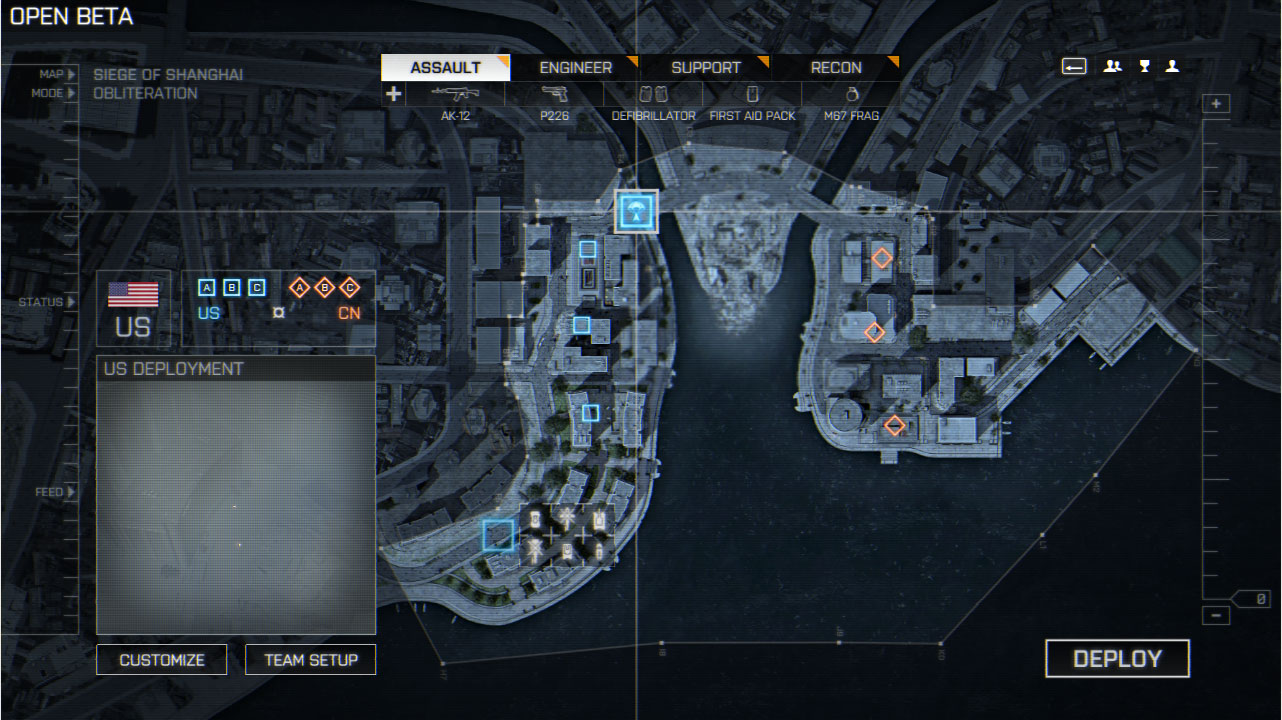Select the parachute spawn point on map

(636, 211)
